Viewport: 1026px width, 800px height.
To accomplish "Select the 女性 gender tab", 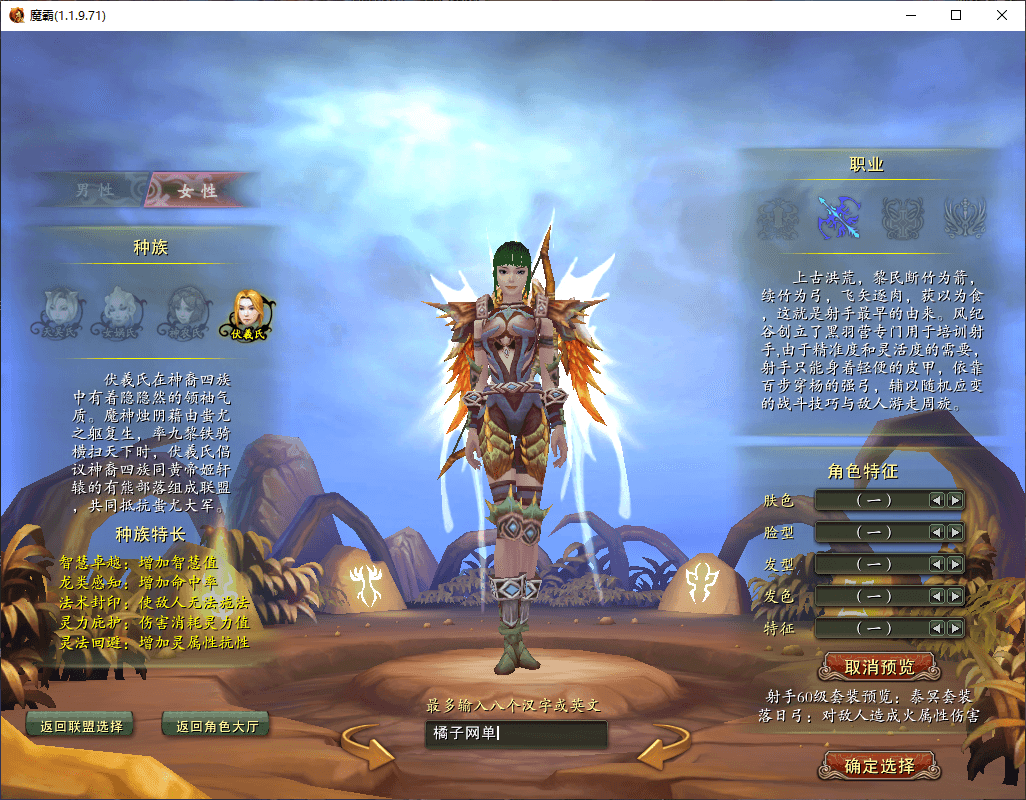I will click(x=197, y=190).
